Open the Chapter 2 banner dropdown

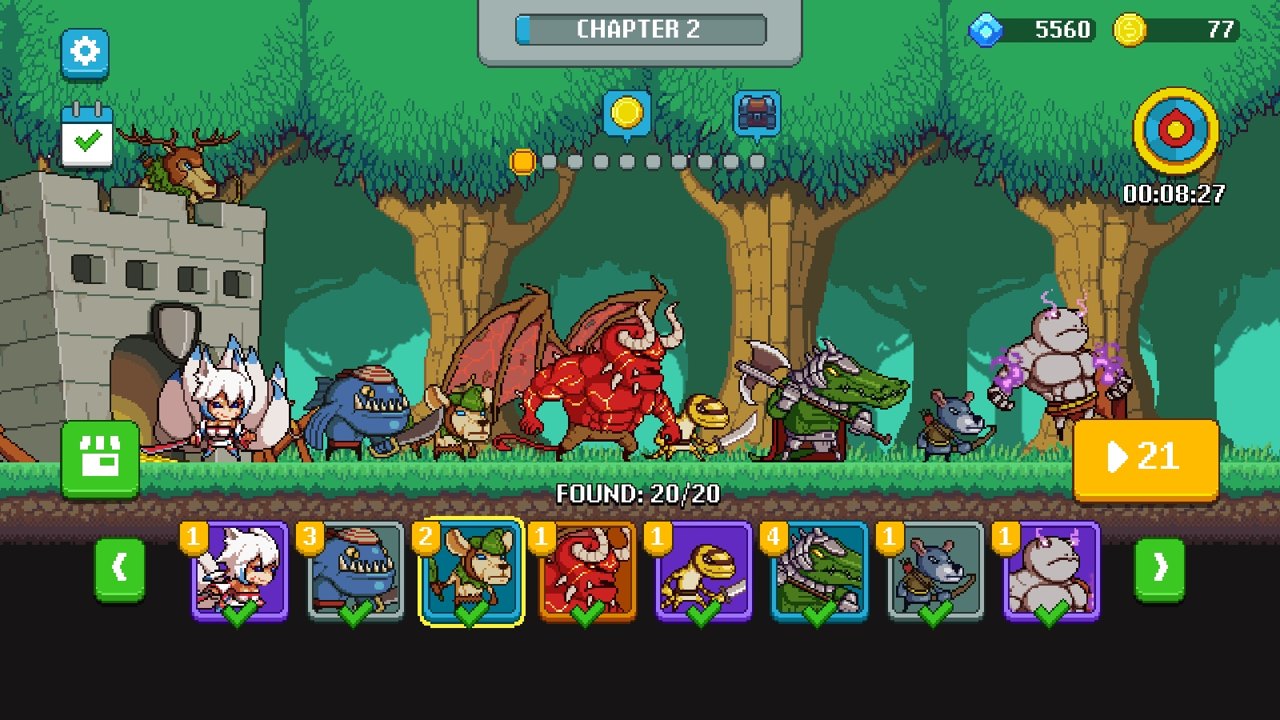639,29
